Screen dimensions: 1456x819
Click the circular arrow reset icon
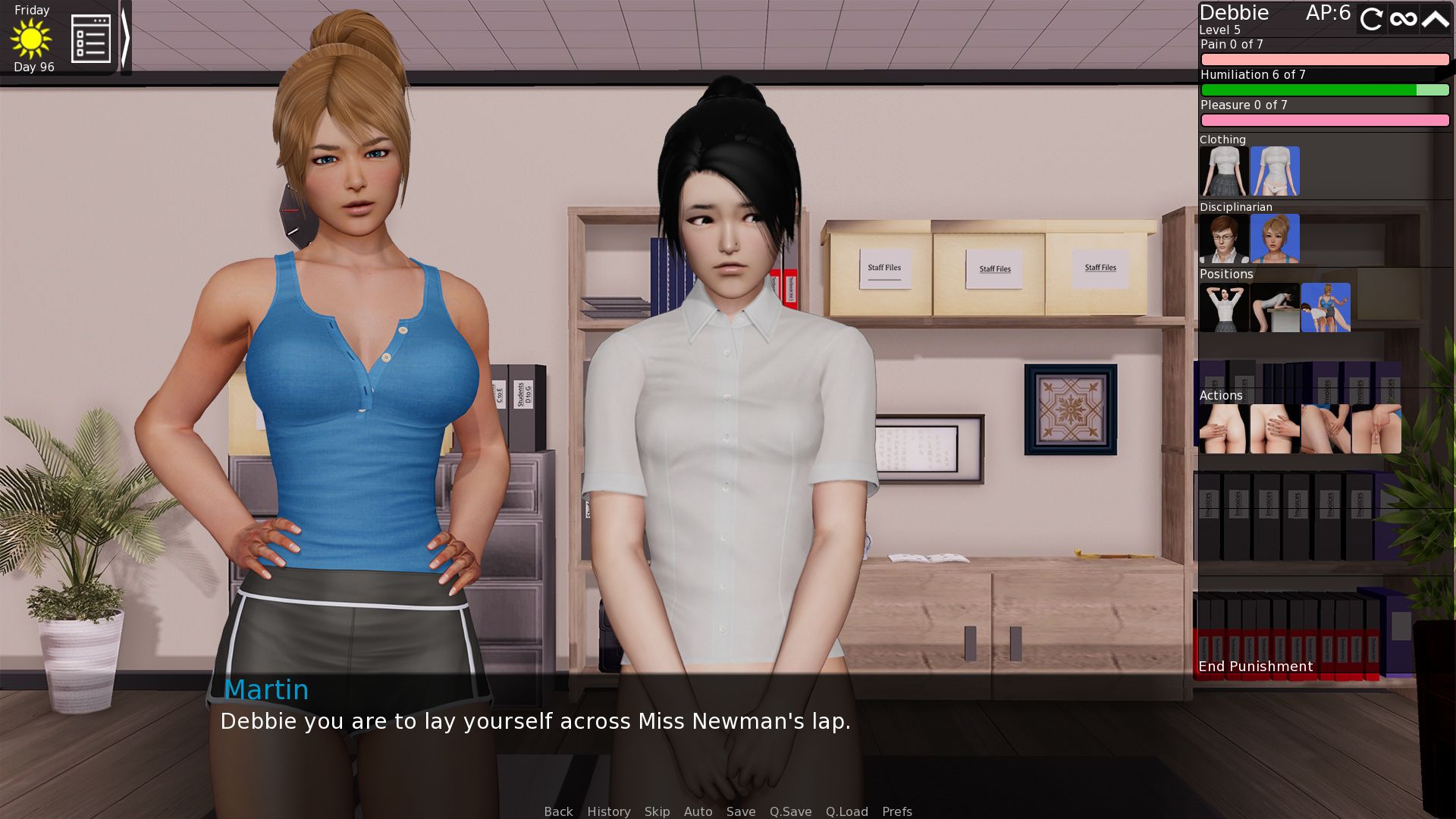[x=1371, y=18]
